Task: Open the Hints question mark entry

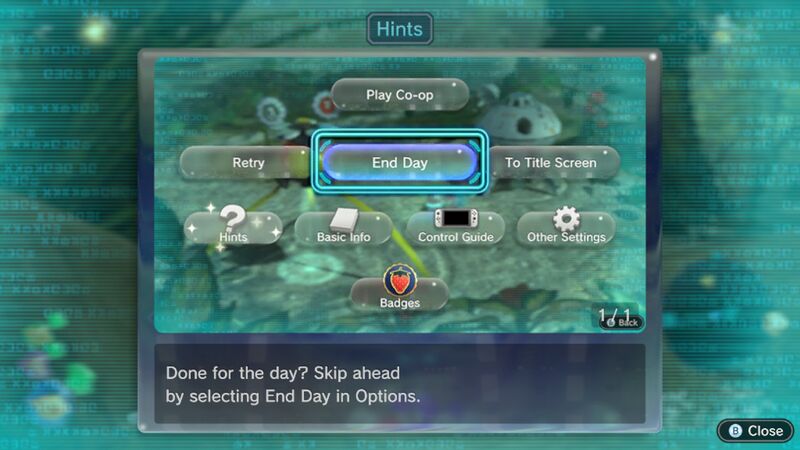Action: (233, 226)
